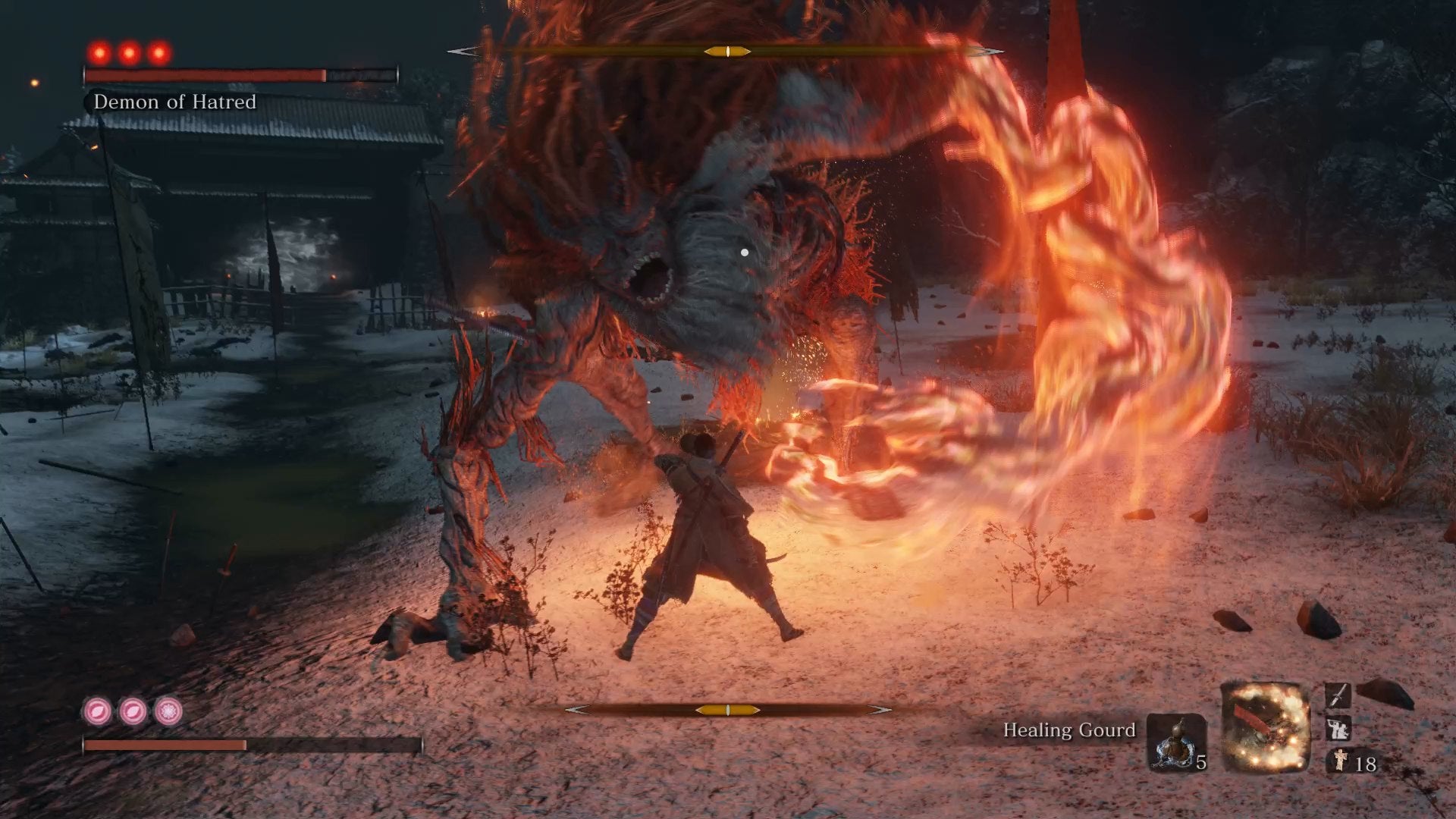Toggle the third red deathblow node

[x=159, y=52]
